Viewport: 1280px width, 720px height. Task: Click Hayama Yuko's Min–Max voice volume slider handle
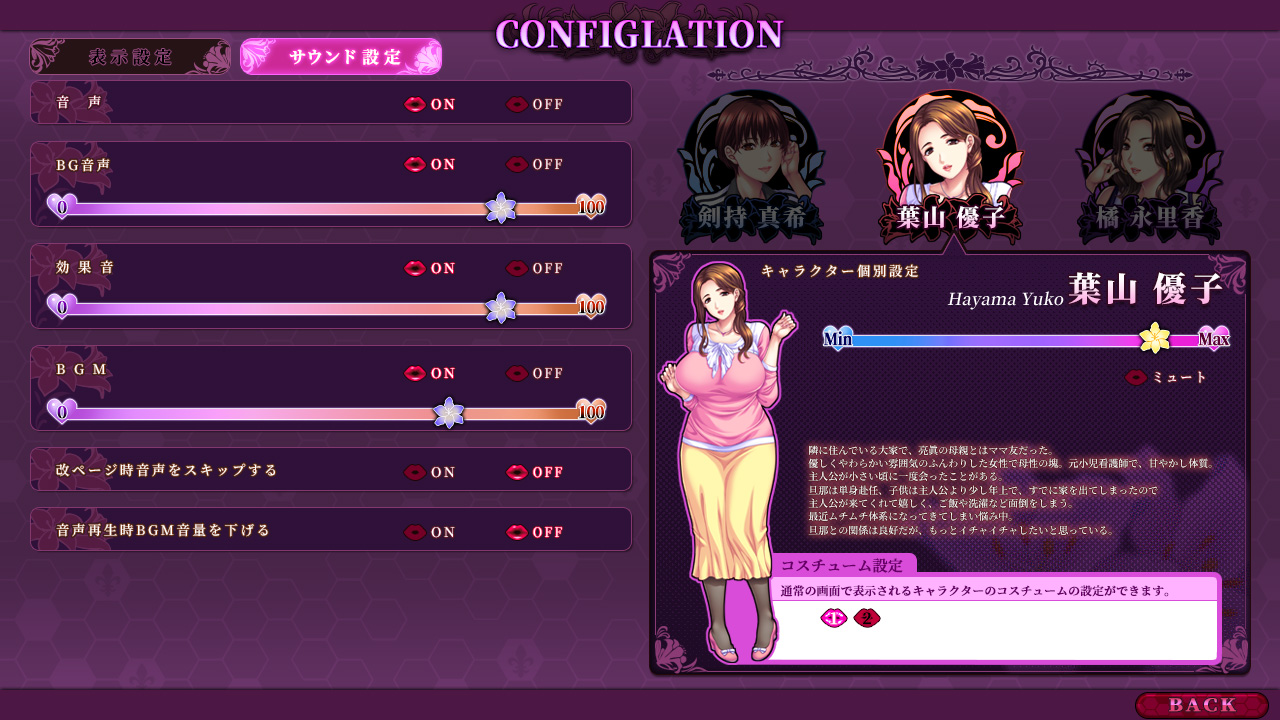(x=1155, y=338)
